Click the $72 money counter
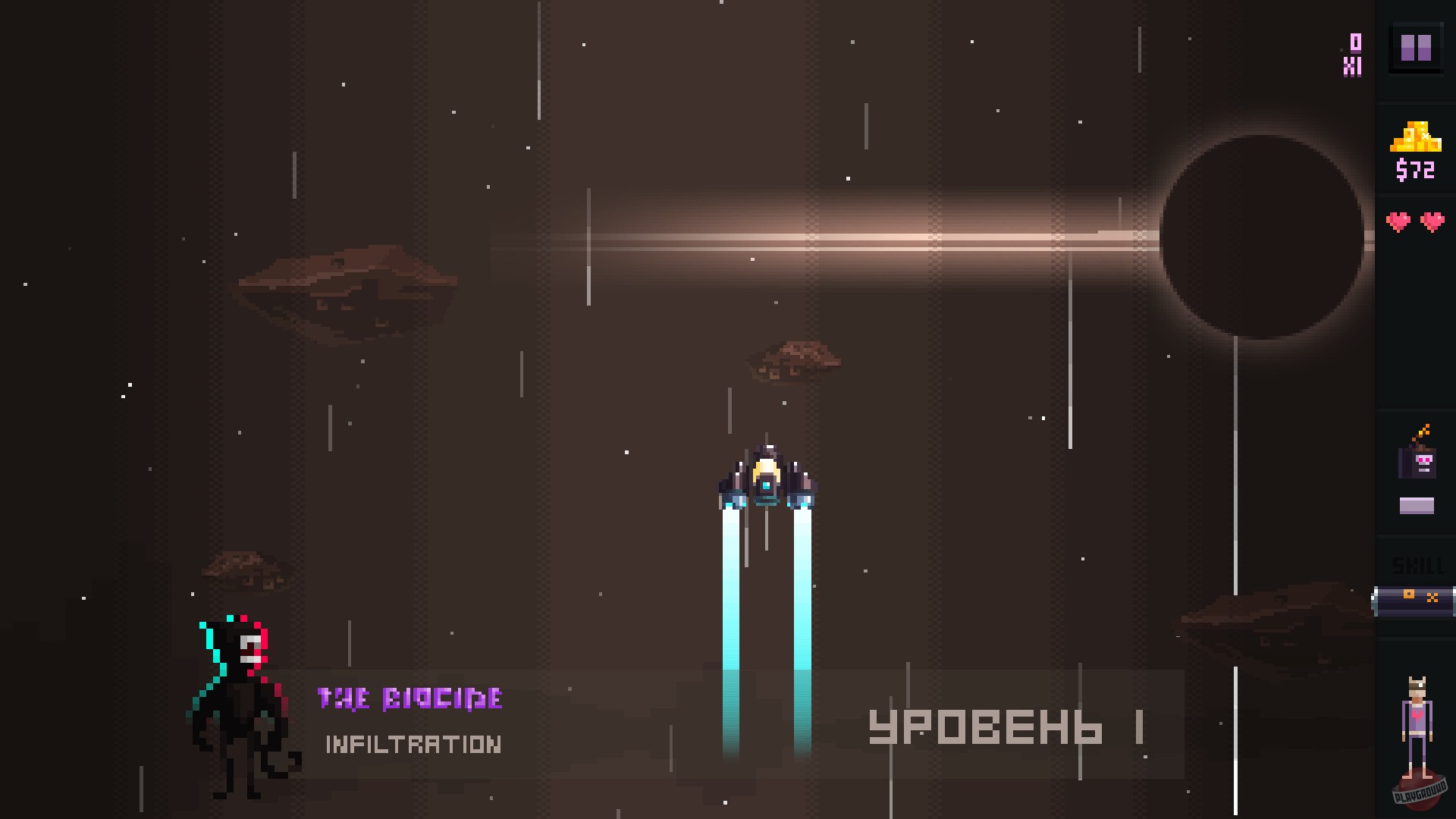Image resolution: width=1456 pixels, height=819 pixels. pos(1417,168)
